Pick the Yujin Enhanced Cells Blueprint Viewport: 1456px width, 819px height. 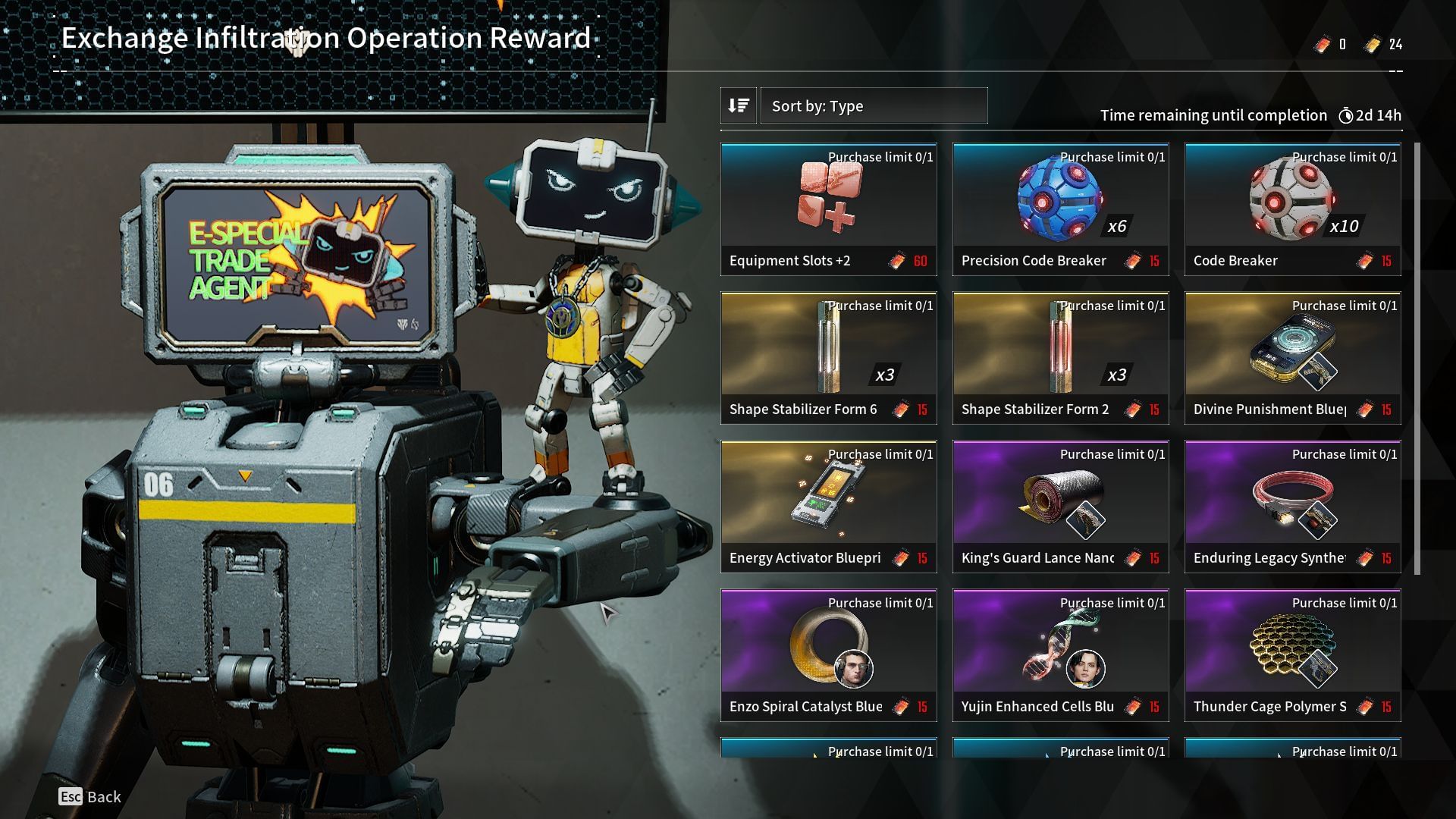tap(1061, 655)
